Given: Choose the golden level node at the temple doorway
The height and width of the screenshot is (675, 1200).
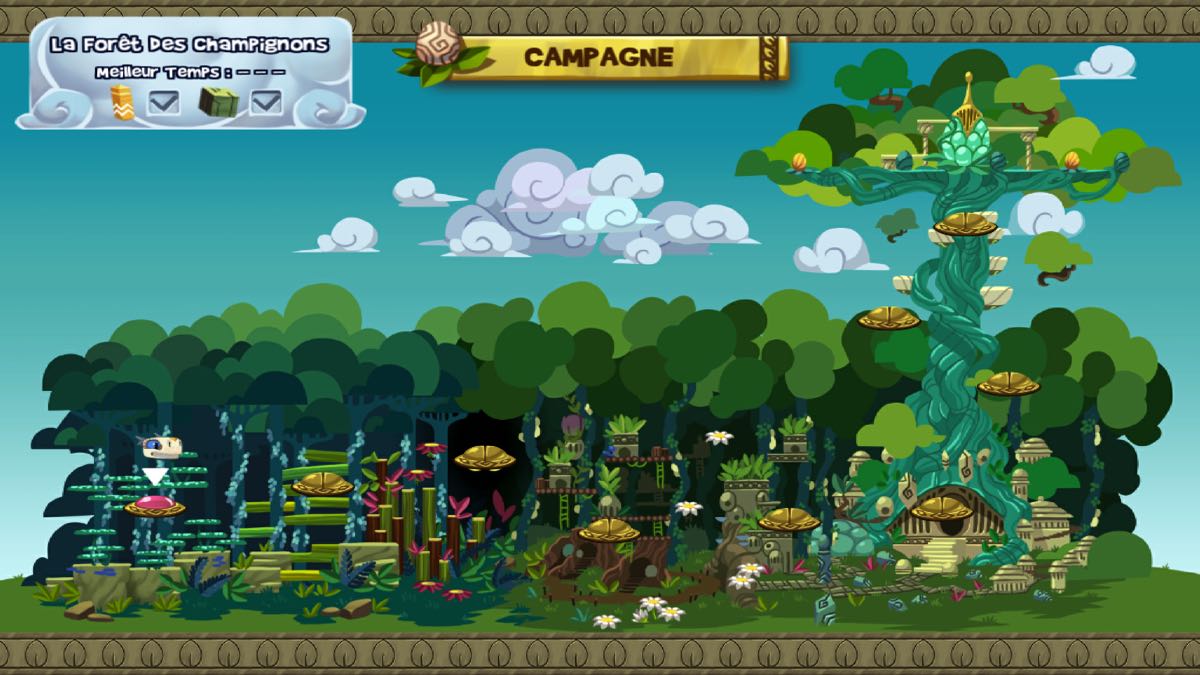Looking at the screenshot, I should (x=941, y=509).
